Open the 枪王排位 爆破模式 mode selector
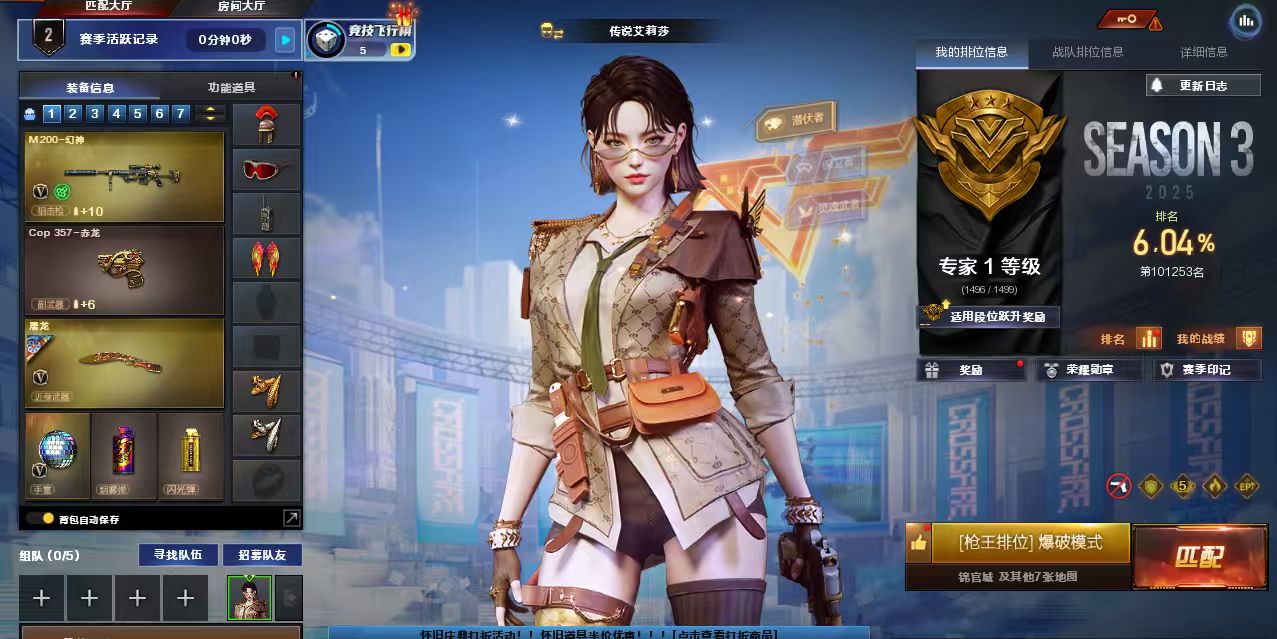Image resolution: width=1277 pixels, height=639 pixels. [1030, 543]
